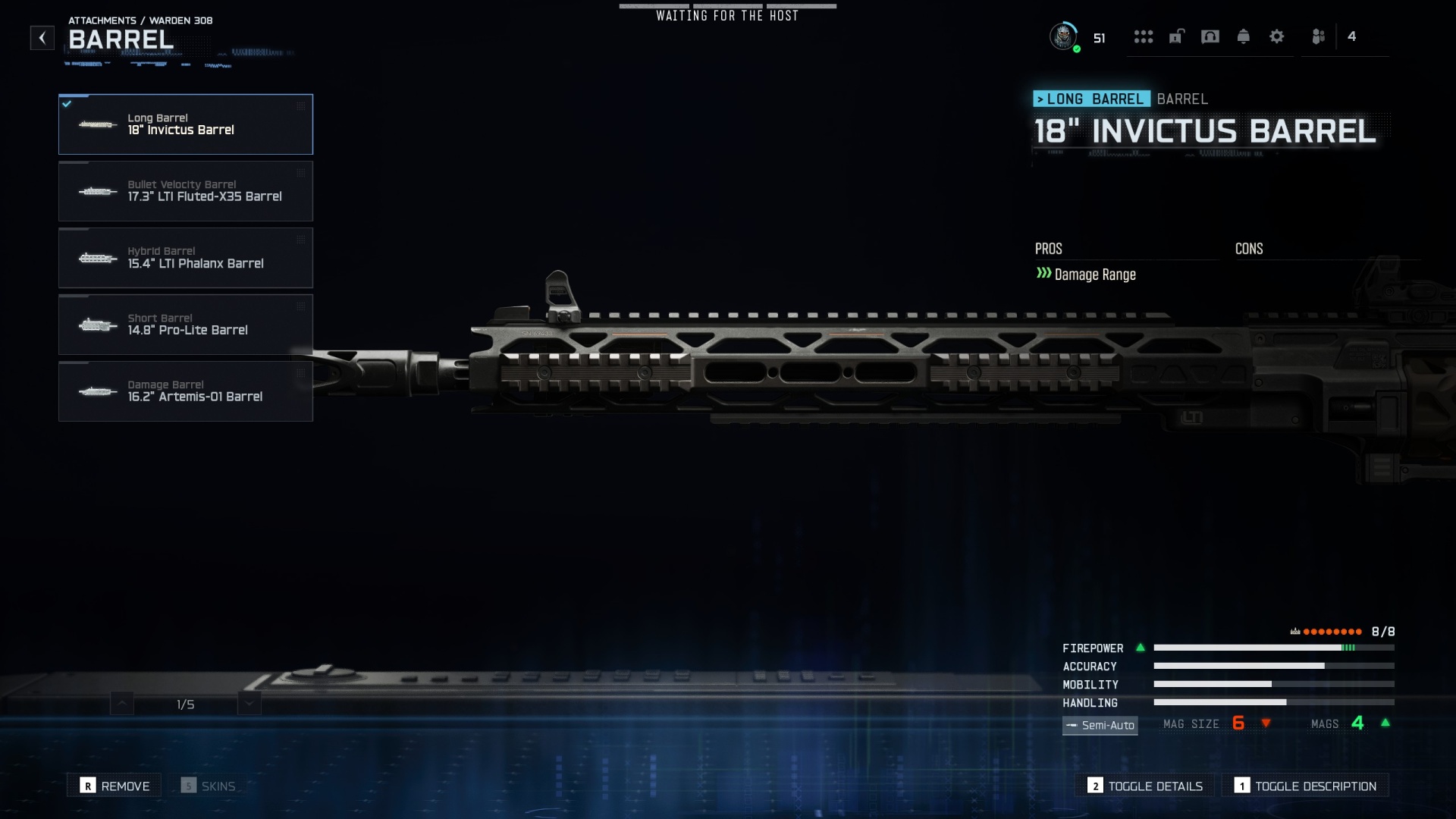Click the SKINS option
This screenshot has height=819, width=1456.
210,785
